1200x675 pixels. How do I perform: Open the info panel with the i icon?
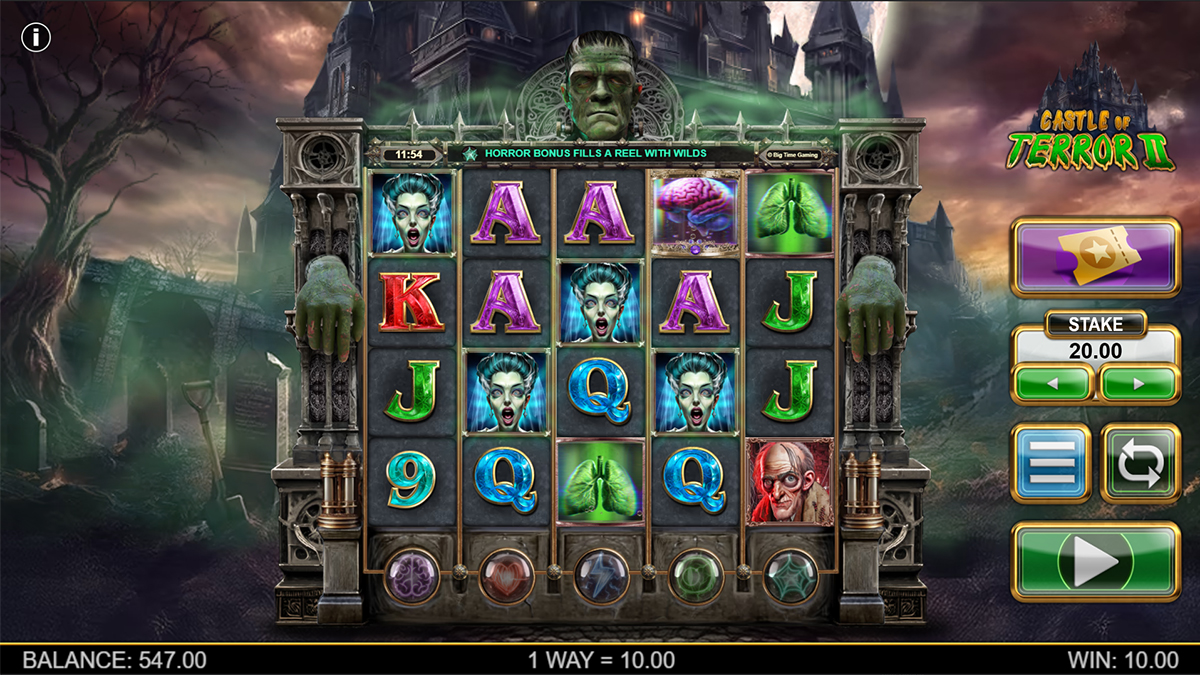[37, 38]
